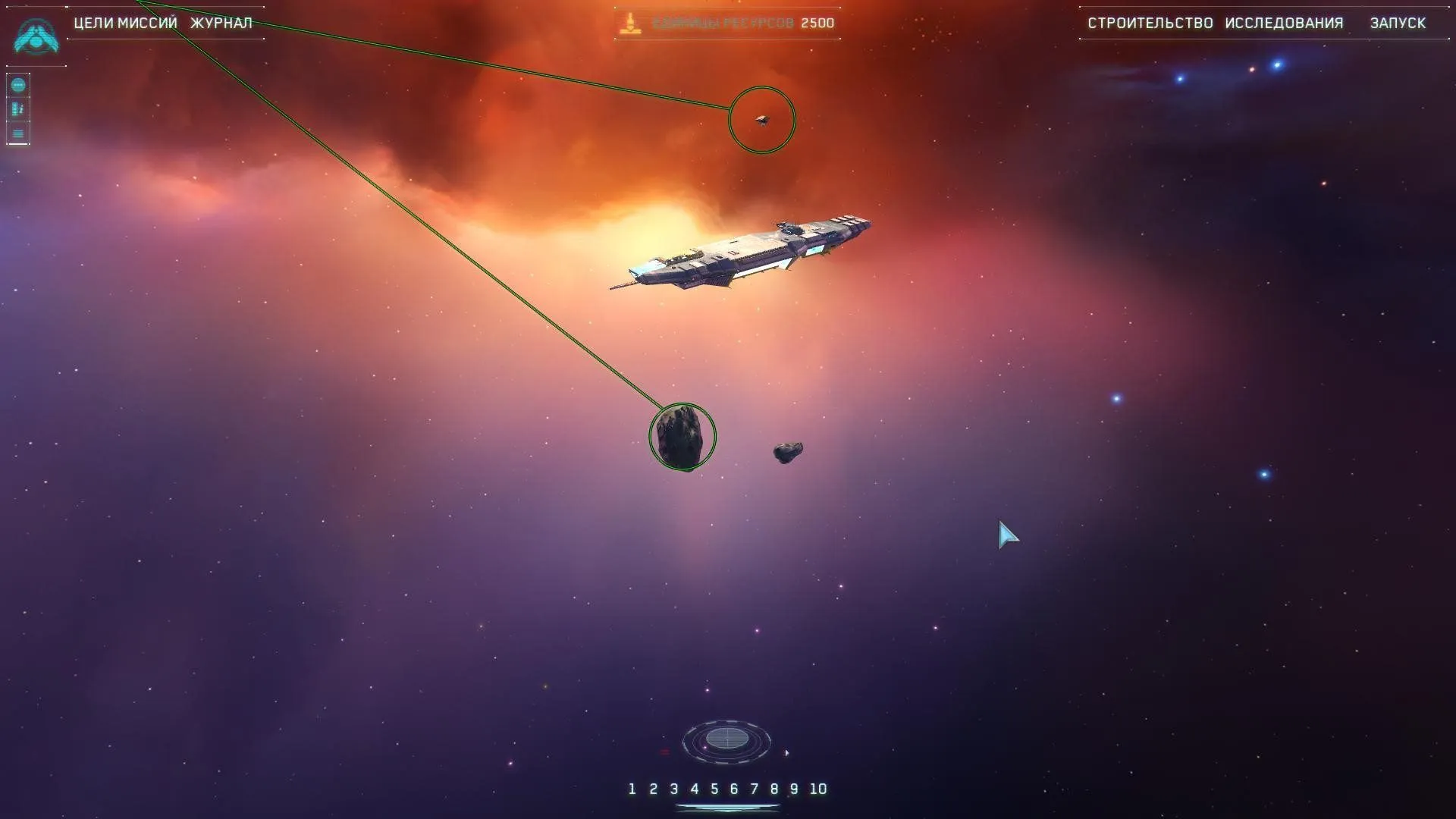The image size is (1456, 819).
Task: Click the faction emblem main menu icon
Action: click(36, 36)
